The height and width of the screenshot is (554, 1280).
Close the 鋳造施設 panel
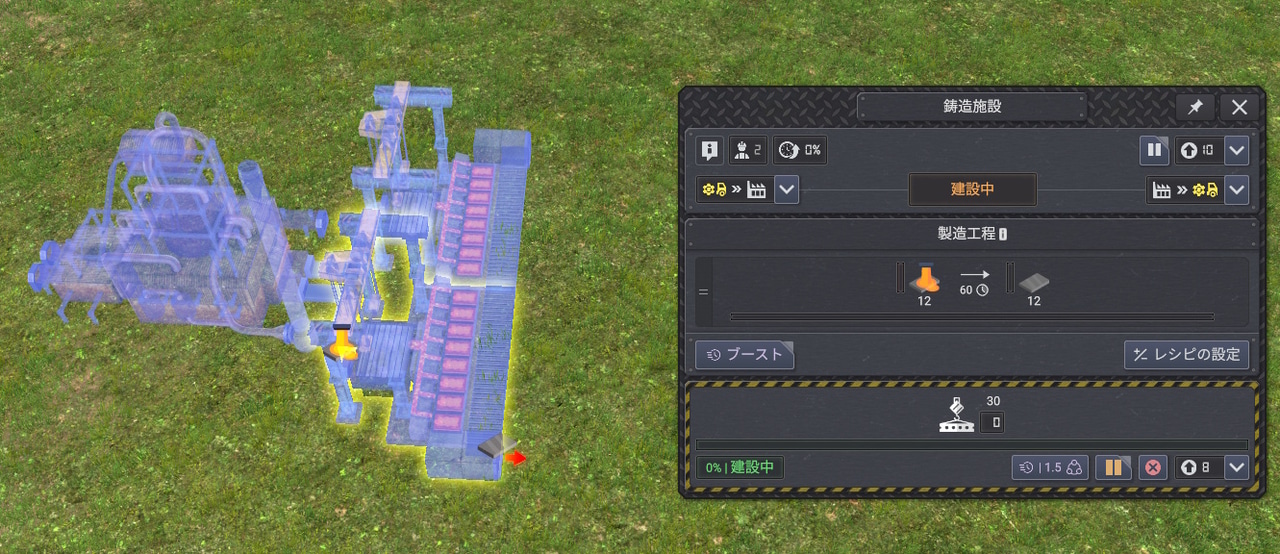point(1239,107)
